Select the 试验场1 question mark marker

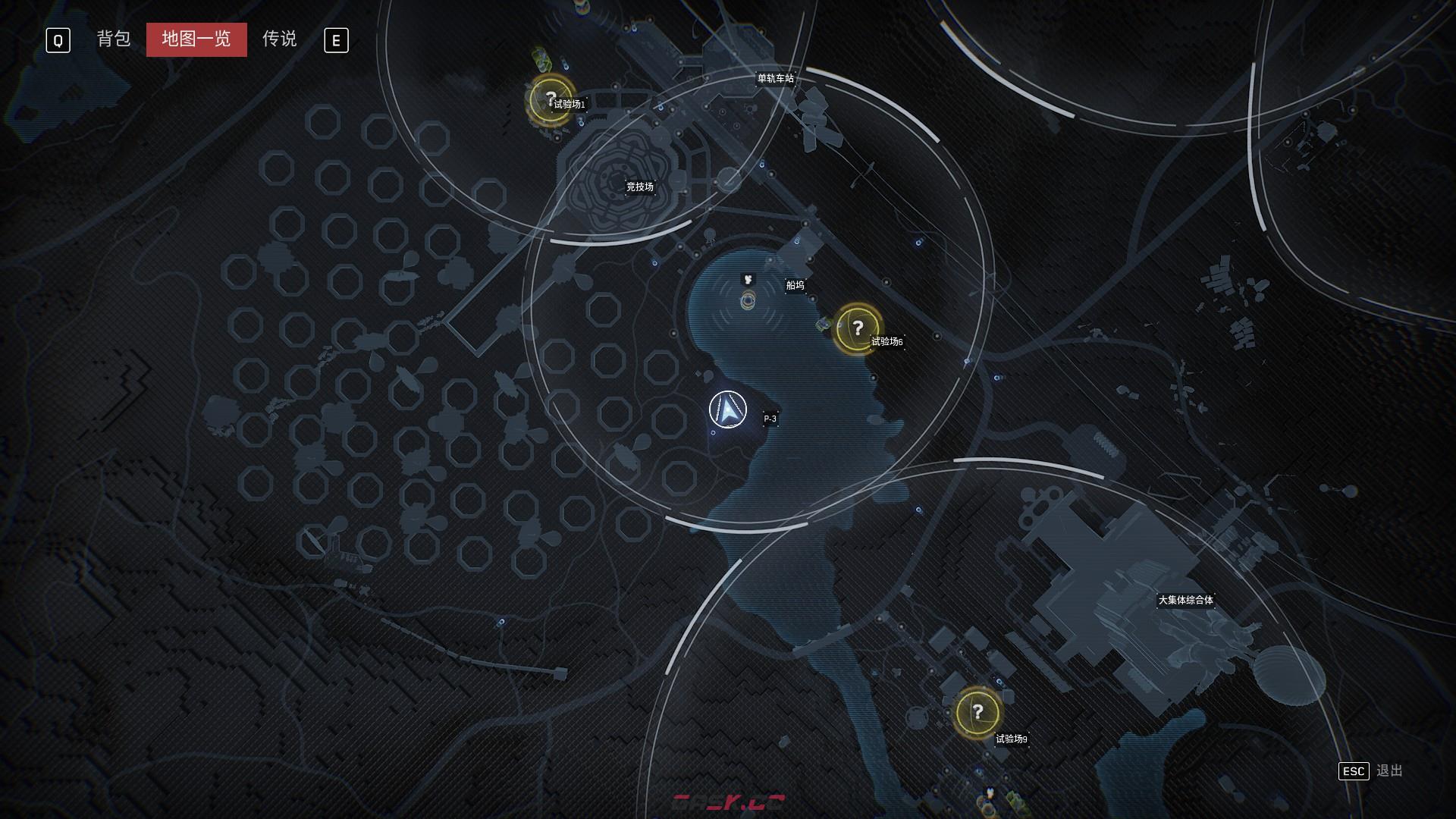551,99
